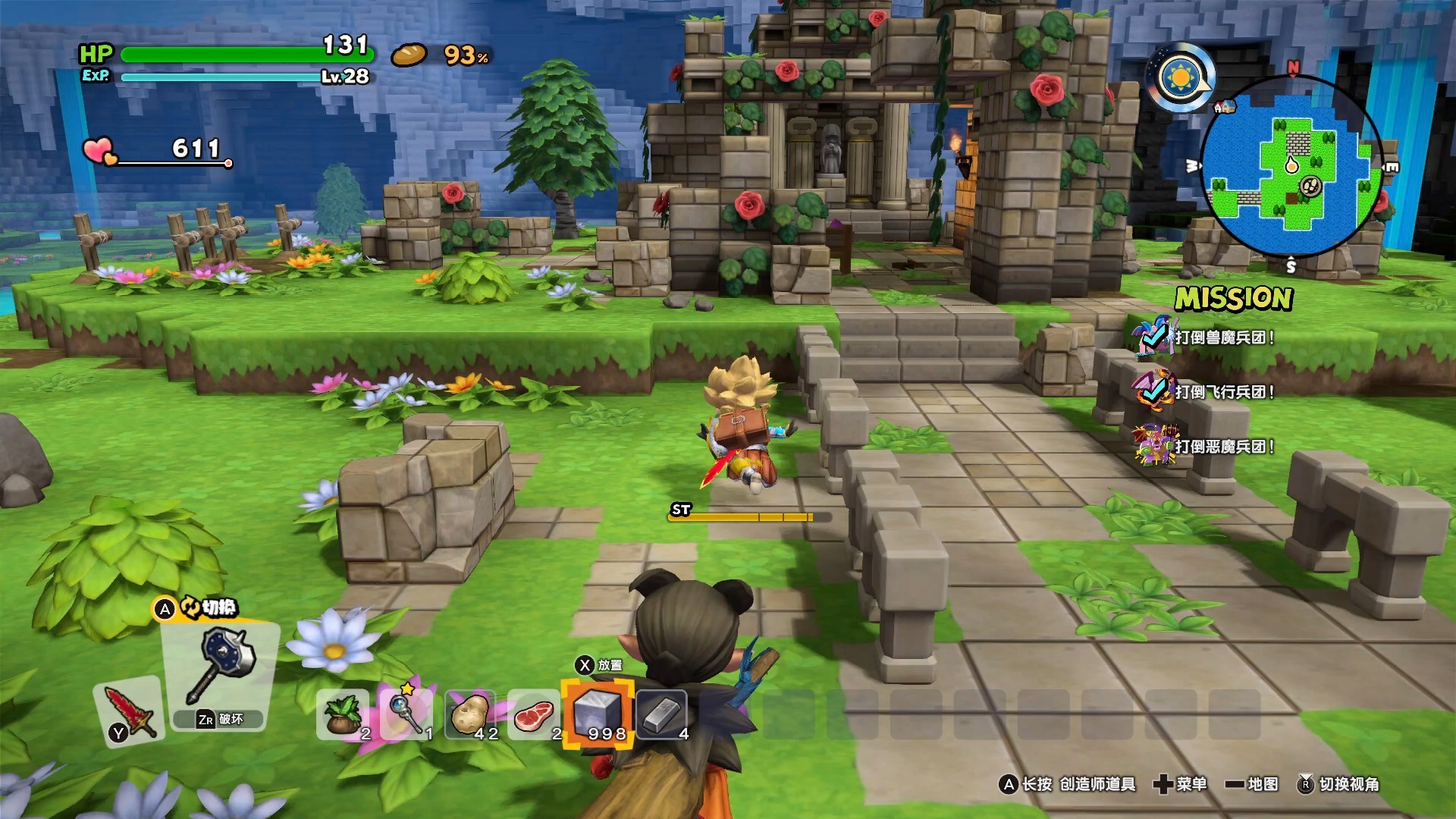Select the red sword weapon slot
The image size is (1456, 819).
(130, 711)
